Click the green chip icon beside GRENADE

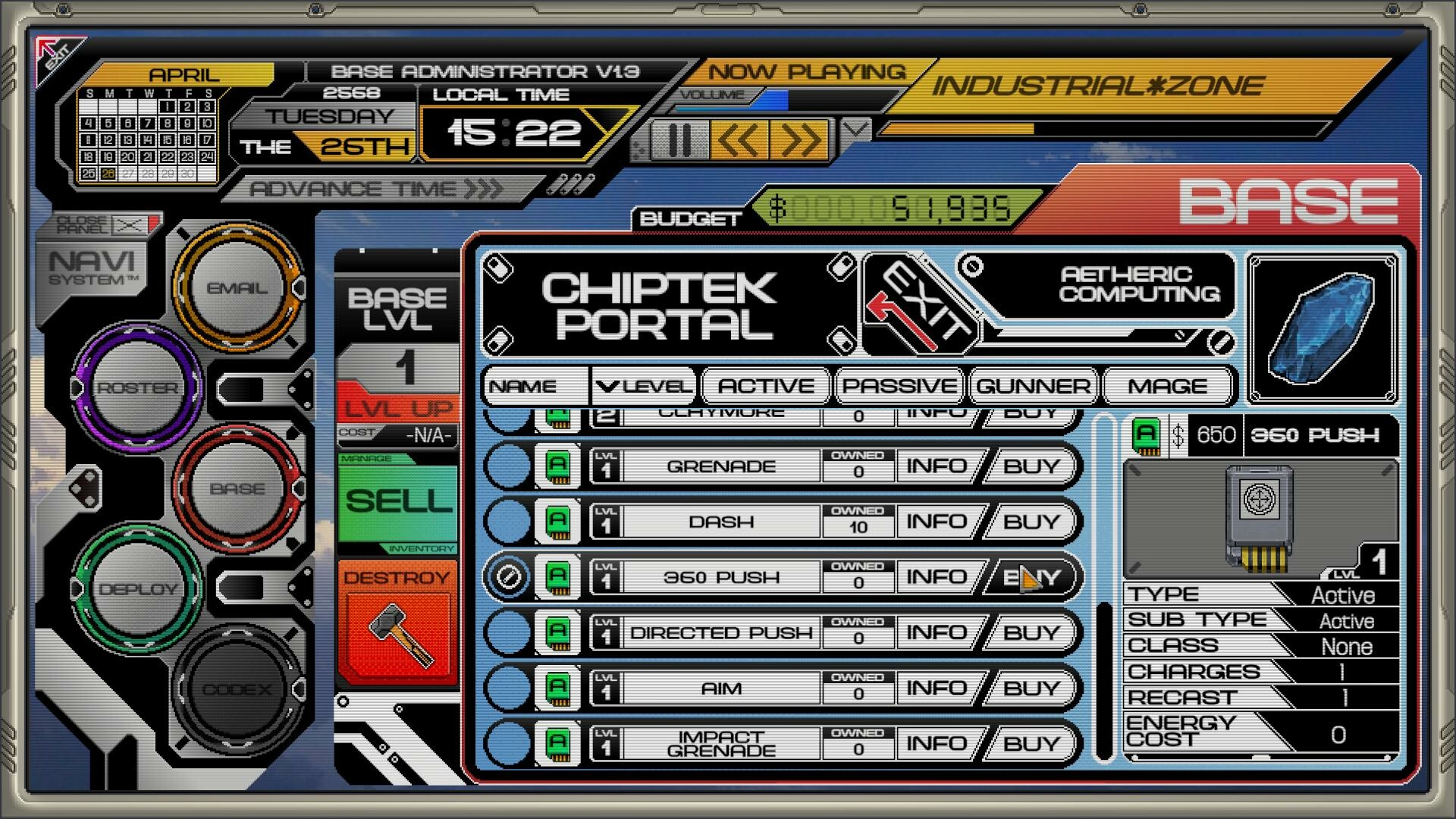click(x=559, y=466)
